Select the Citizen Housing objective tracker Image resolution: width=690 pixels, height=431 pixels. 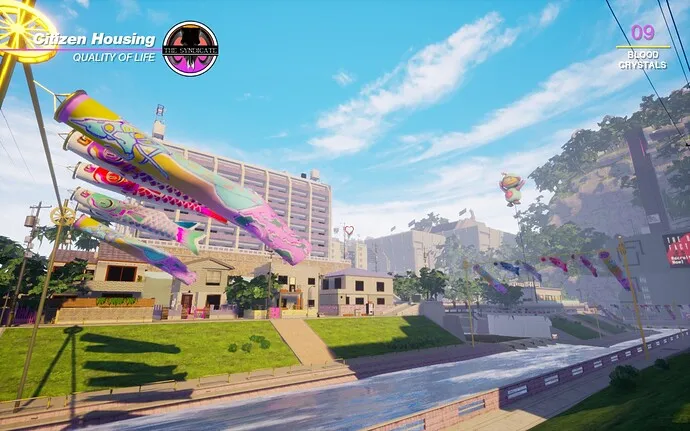95,40
